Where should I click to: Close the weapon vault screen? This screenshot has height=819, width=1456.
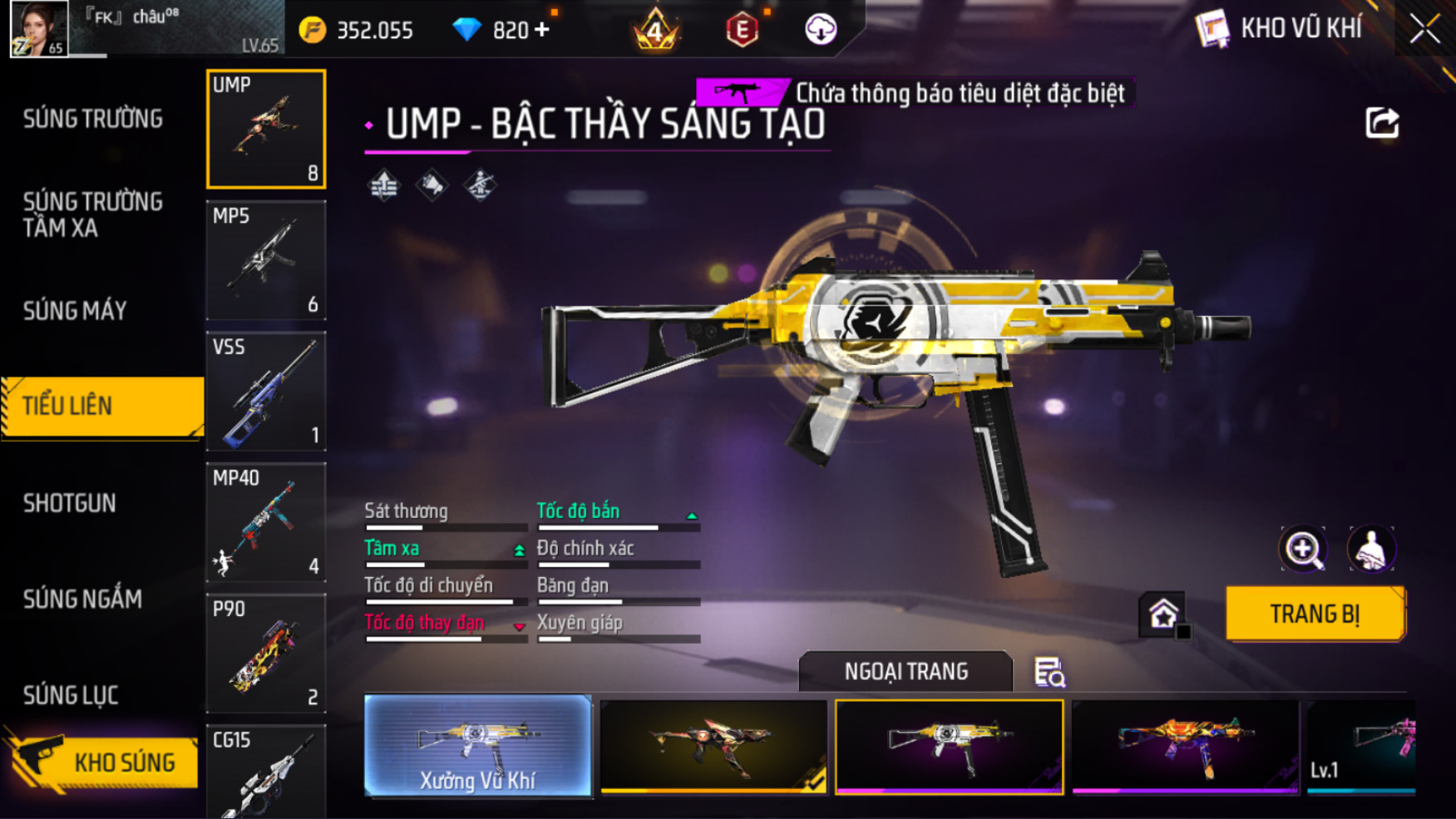point(1424,29)
